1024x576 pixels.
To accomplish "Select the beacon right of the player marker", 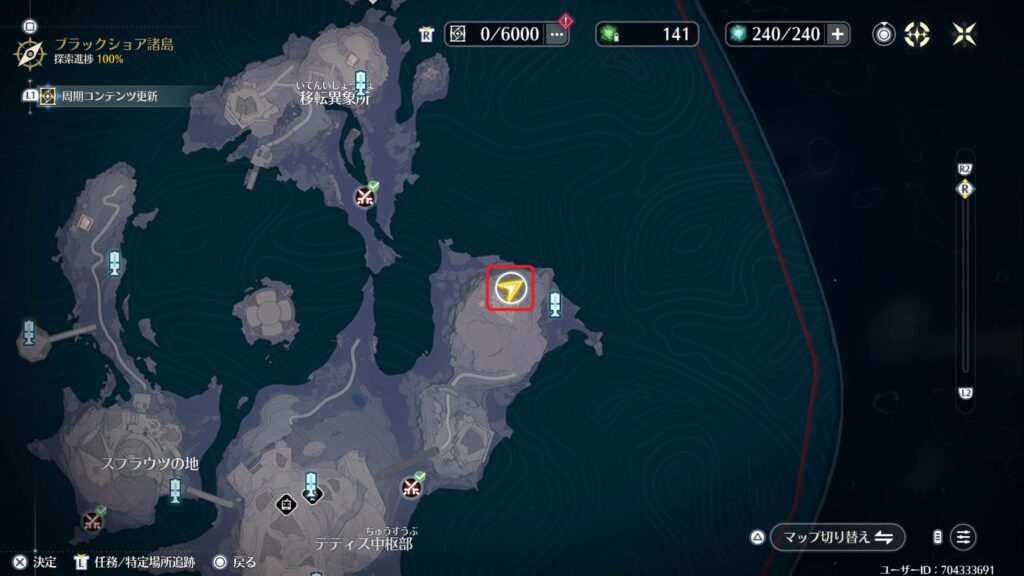I will [x=555, y=305].
